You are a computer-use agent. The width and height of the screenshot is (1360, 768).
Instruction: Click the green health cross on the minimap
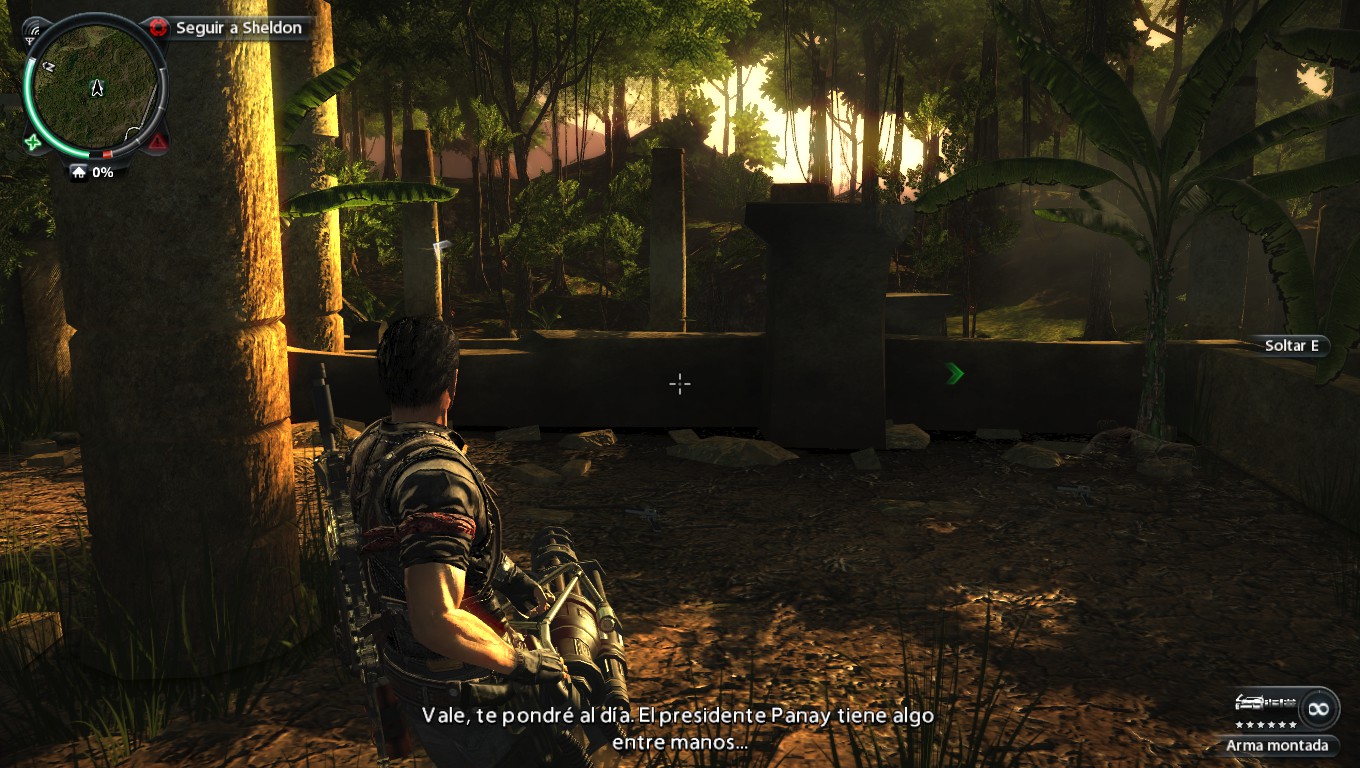click(x=33, y=142)
